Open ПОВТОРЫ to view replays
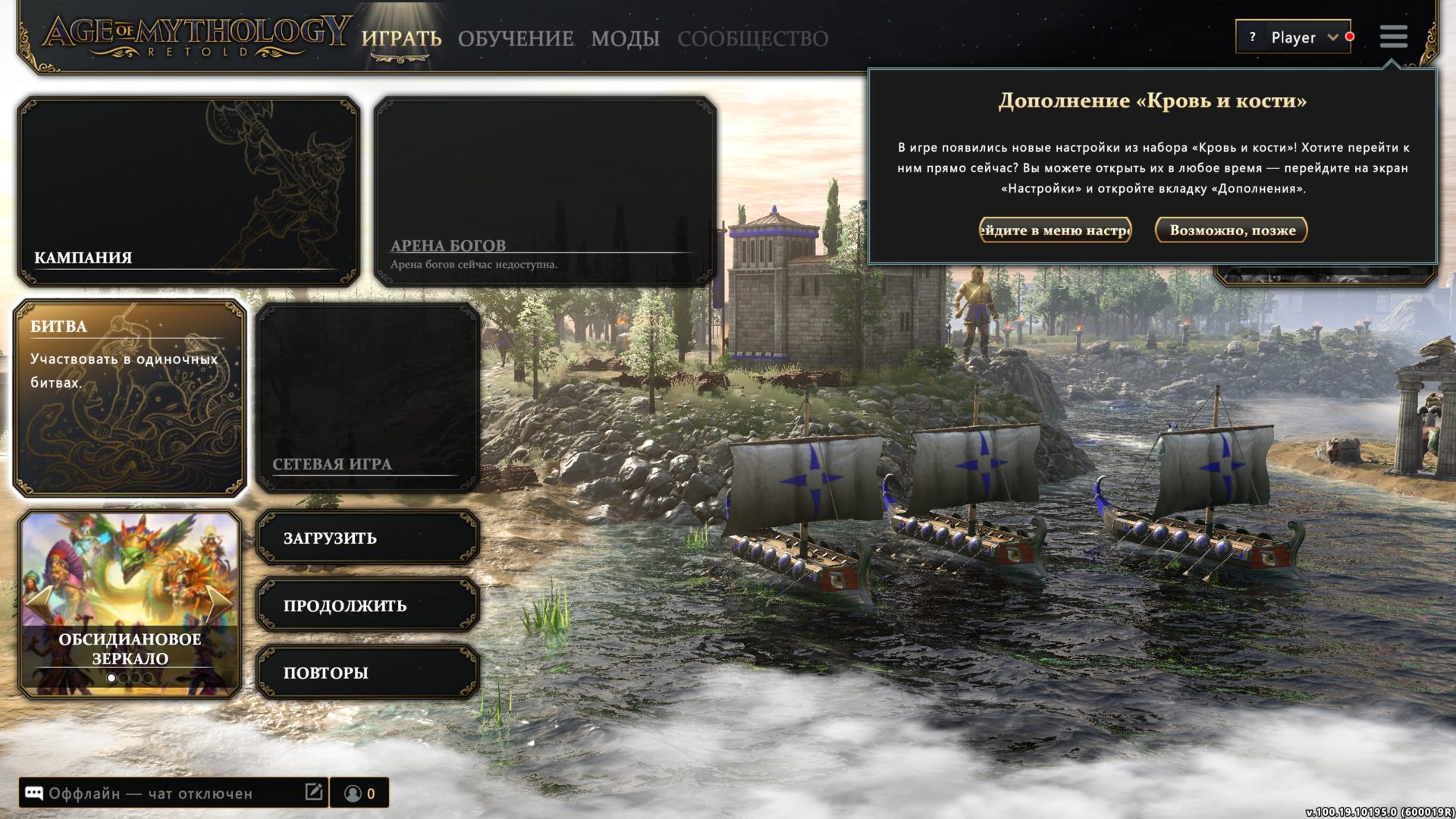 click(x=367, y=672)
